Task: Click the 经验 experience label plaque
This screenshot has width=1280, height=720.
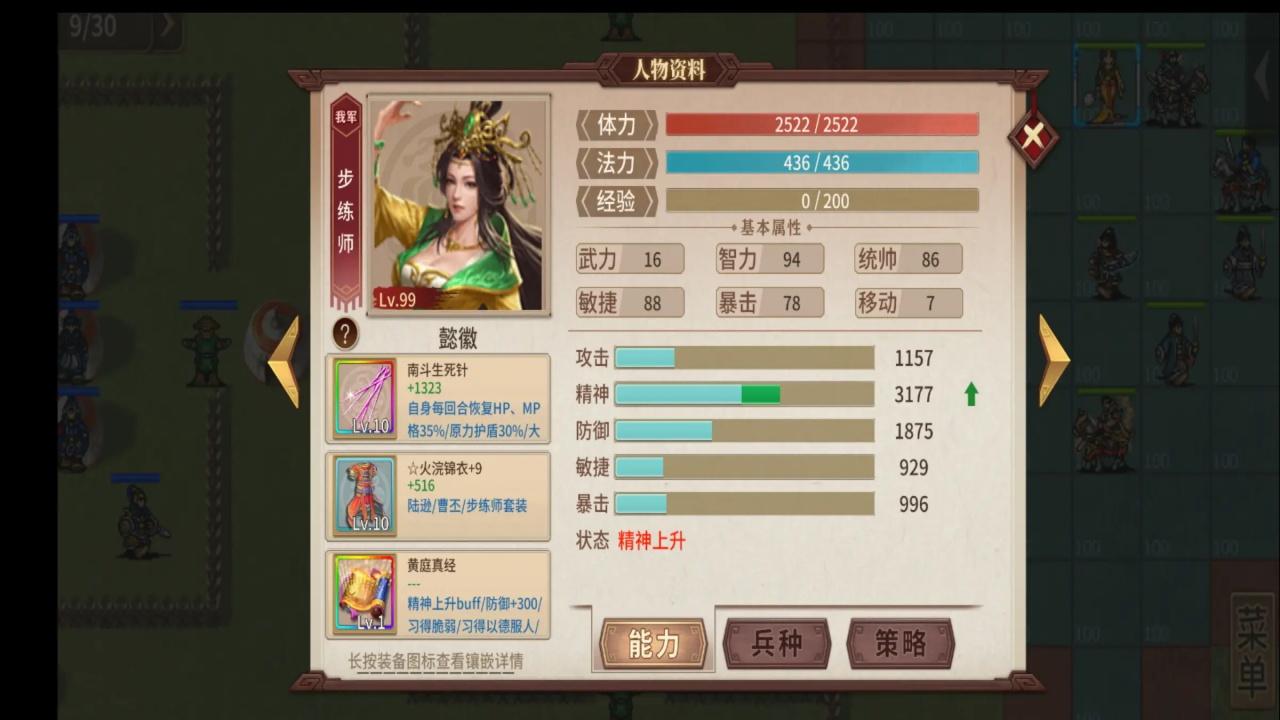Action: coord(614,200)
